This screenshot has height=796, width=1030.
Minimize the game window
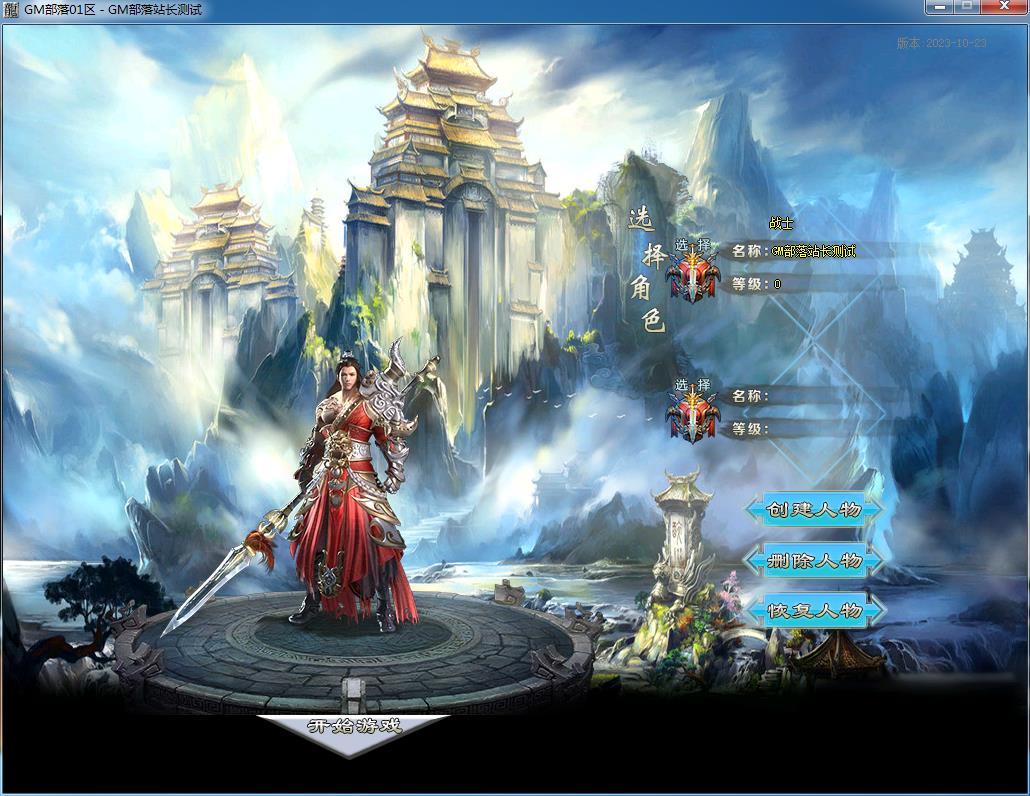coord(939,7)
